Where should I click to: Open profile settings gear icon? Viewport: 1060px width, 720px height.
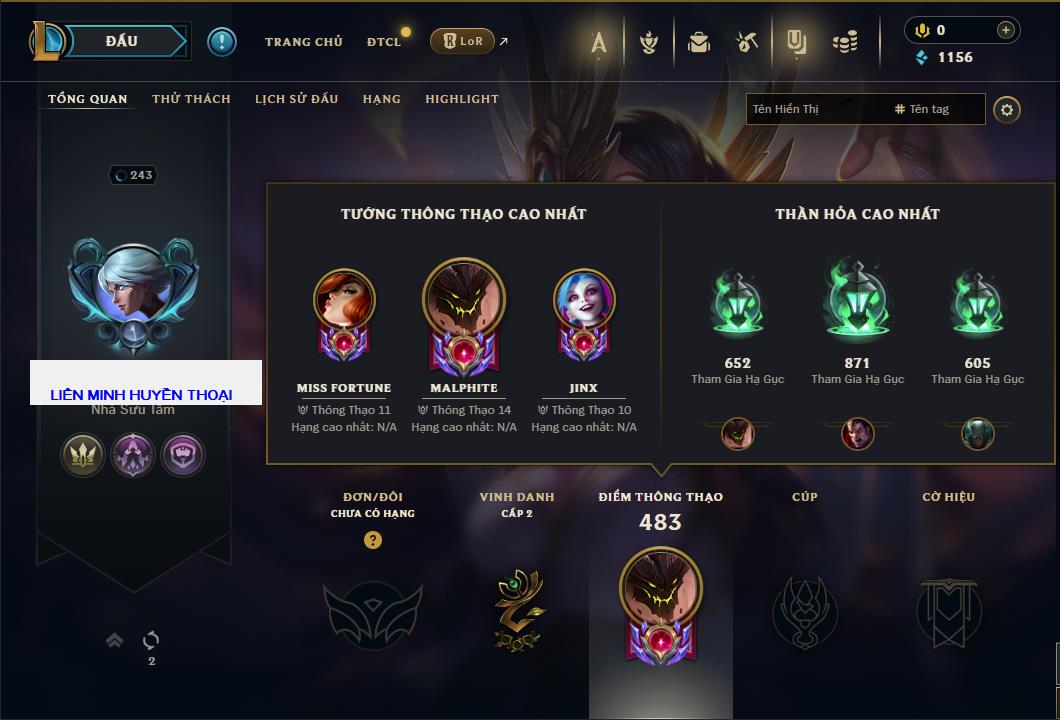coord(1007,110)
